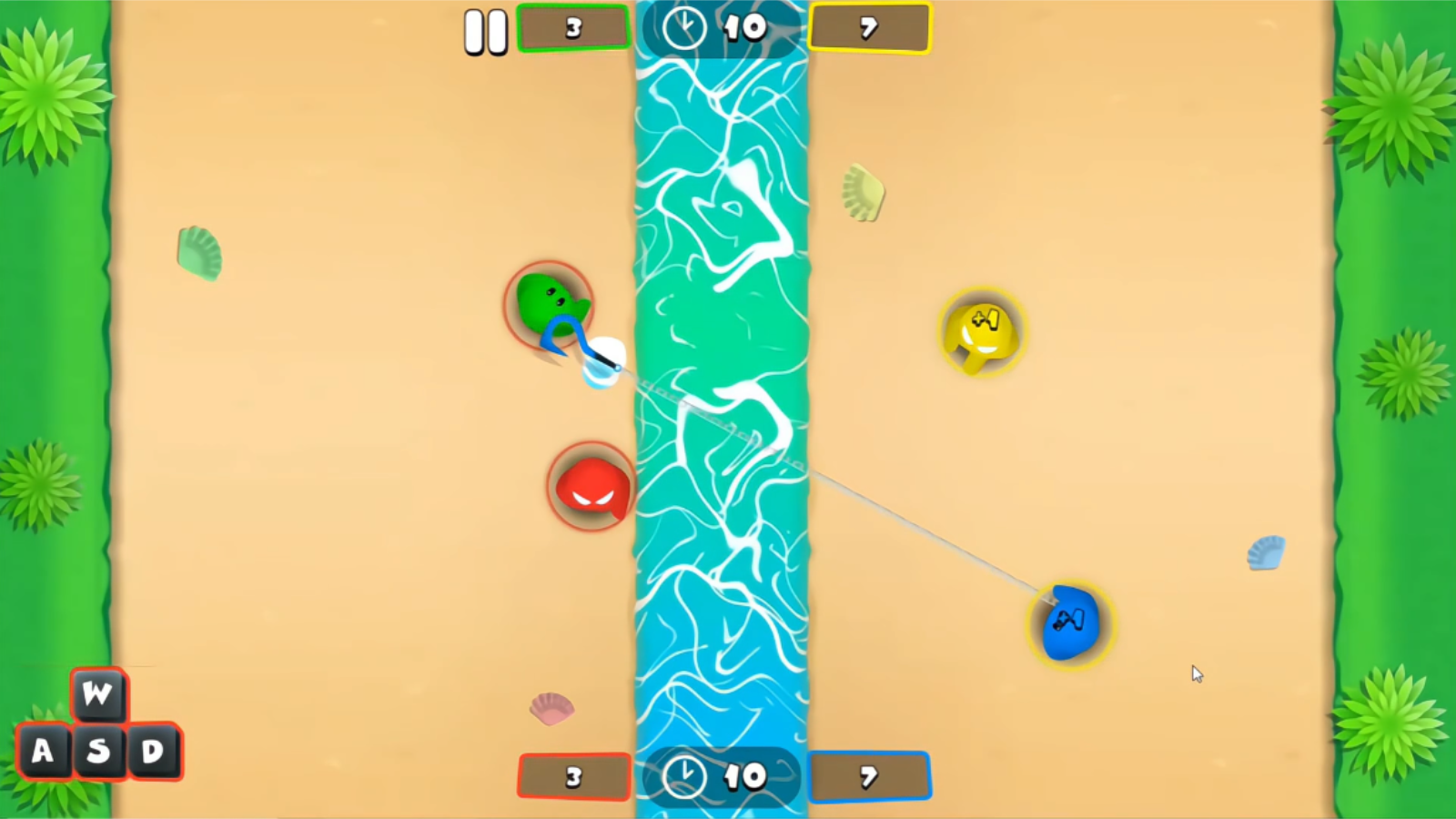Click the green-bordered score box showing 3

(x=572, y=27)
